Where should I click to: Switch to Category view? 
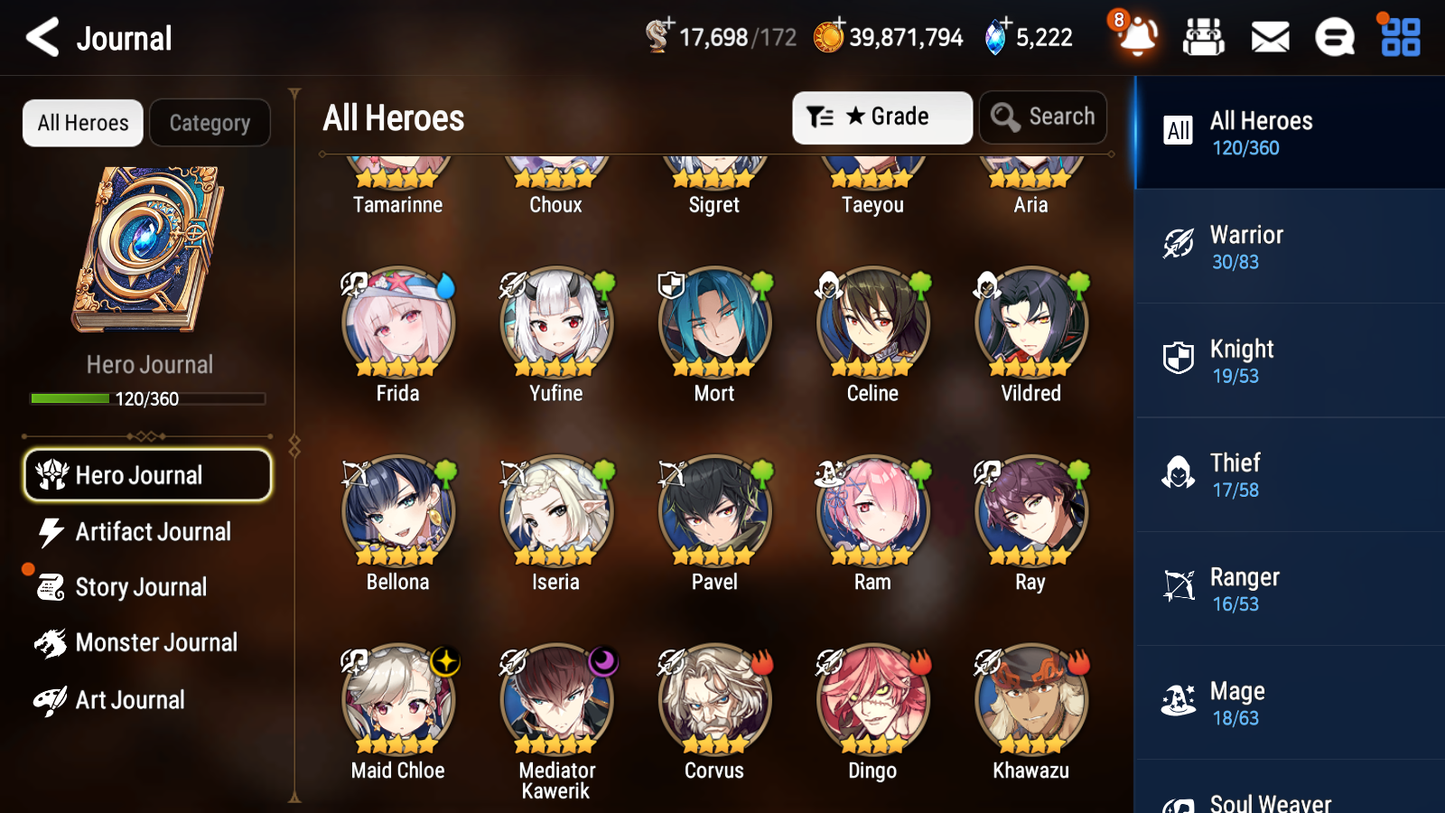tap(210, 122)
